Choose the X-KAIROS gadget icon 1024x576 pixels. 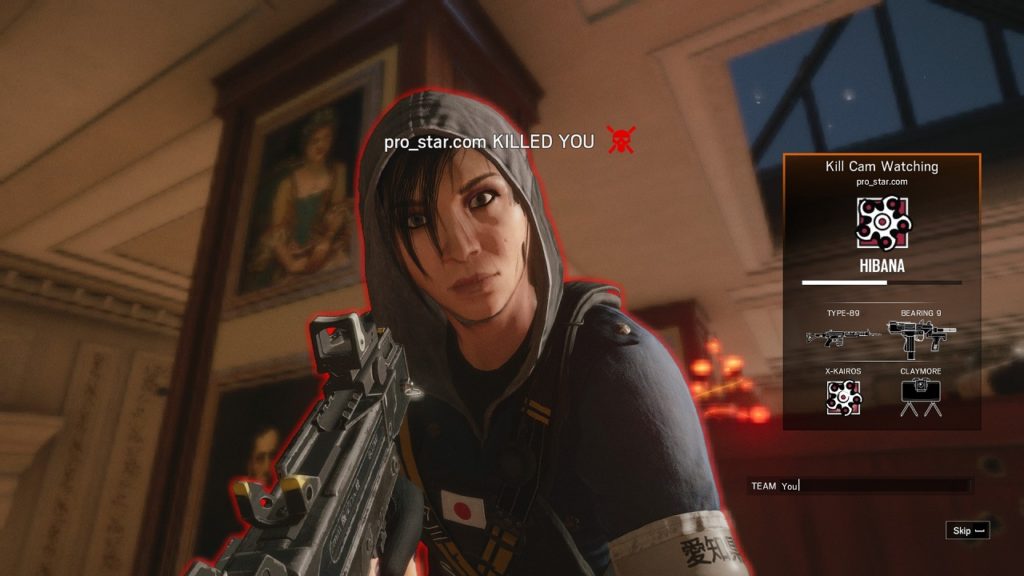coord(843,398)
